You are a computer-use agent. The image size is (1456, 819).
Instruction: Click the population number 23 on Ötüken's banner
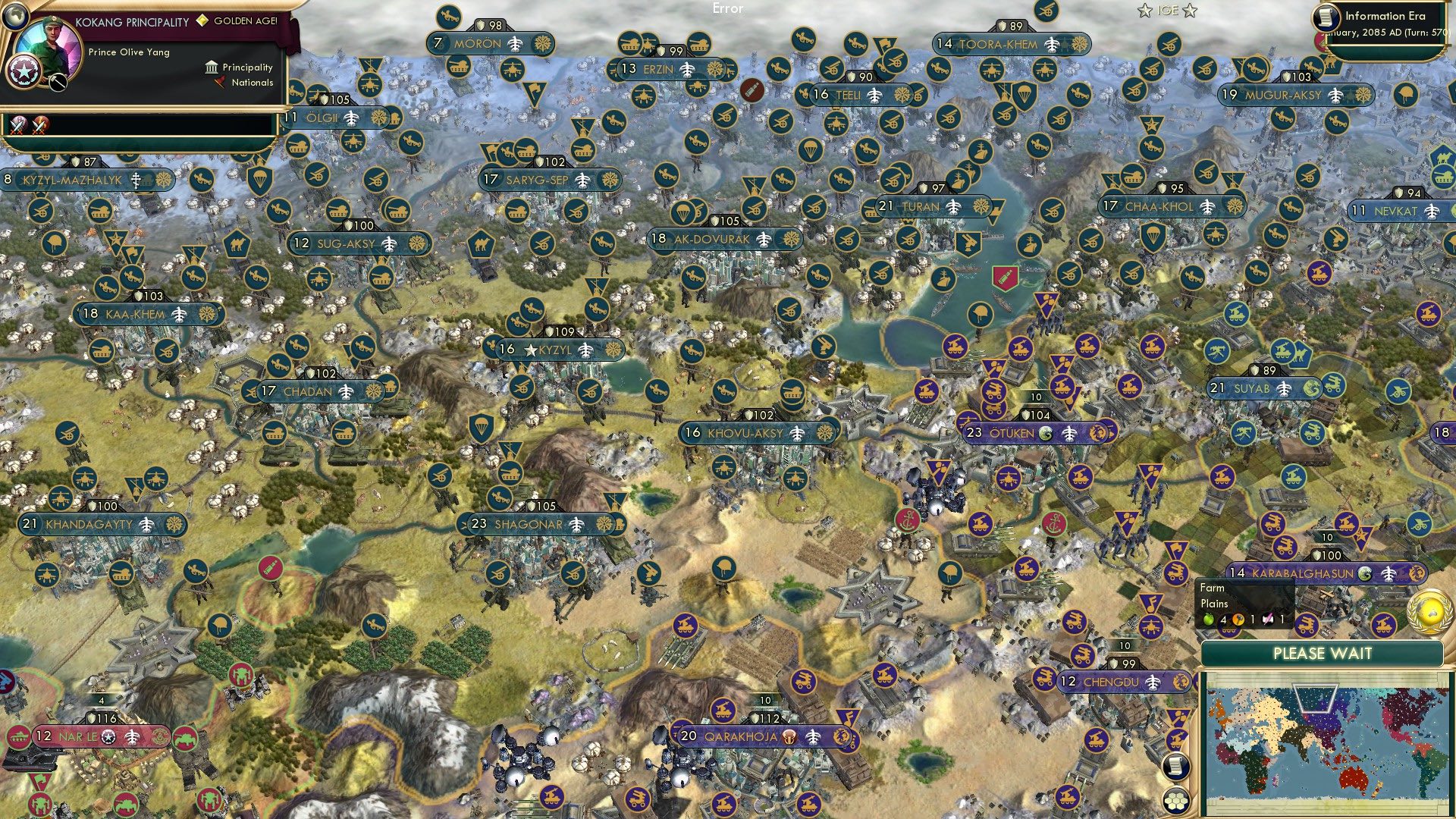pos(973,432)
